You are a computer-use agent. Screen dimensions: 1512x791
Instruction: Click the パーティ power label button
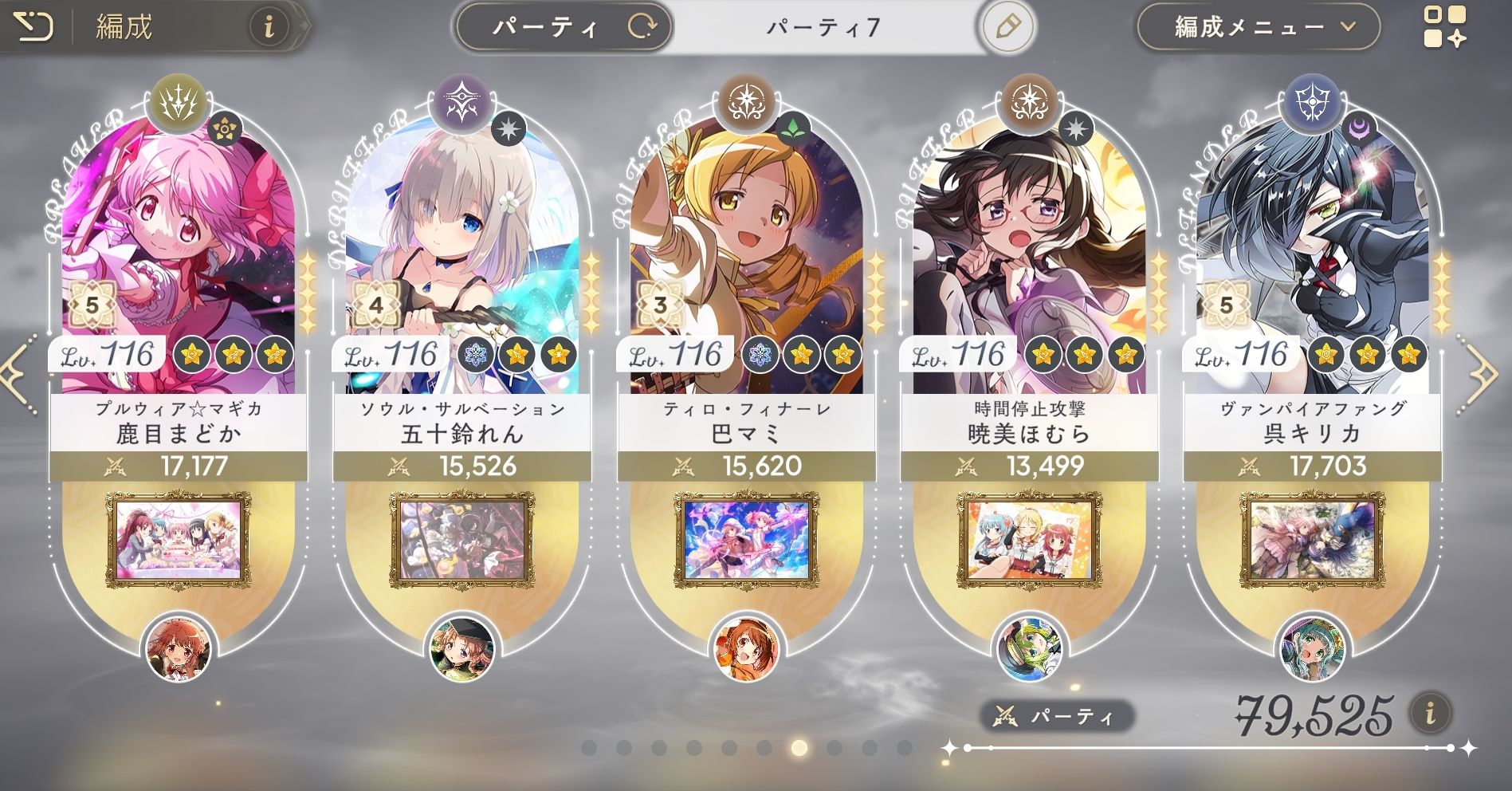[x=1056, y=716]
